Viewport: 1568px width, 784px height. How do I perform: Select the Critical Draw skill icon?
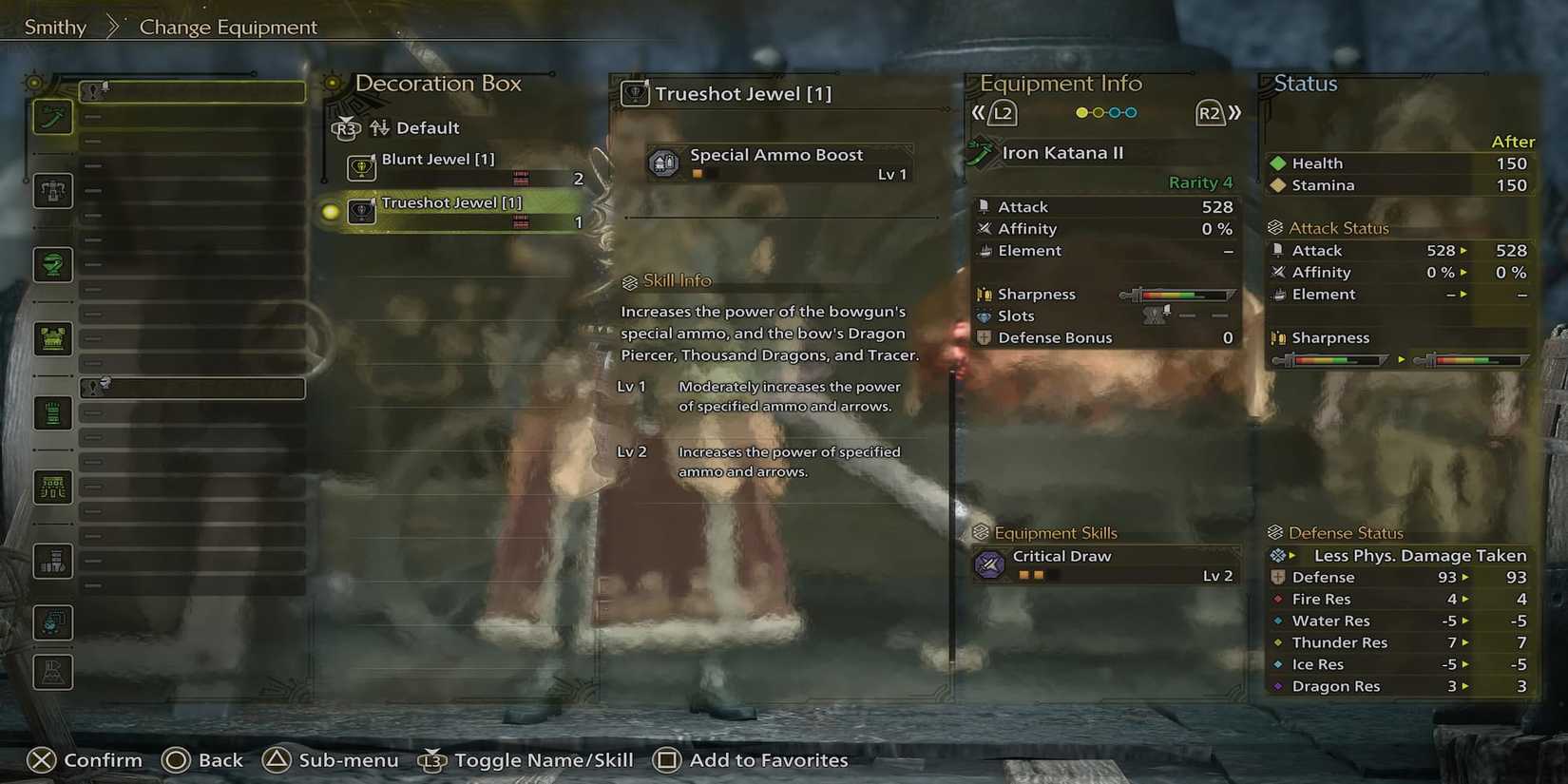[x=990, y=564]
